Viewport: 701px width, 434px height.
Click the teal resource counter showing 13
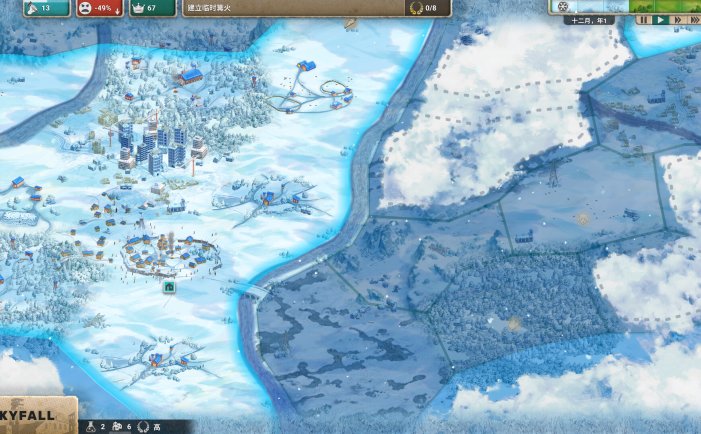point(43,8)
